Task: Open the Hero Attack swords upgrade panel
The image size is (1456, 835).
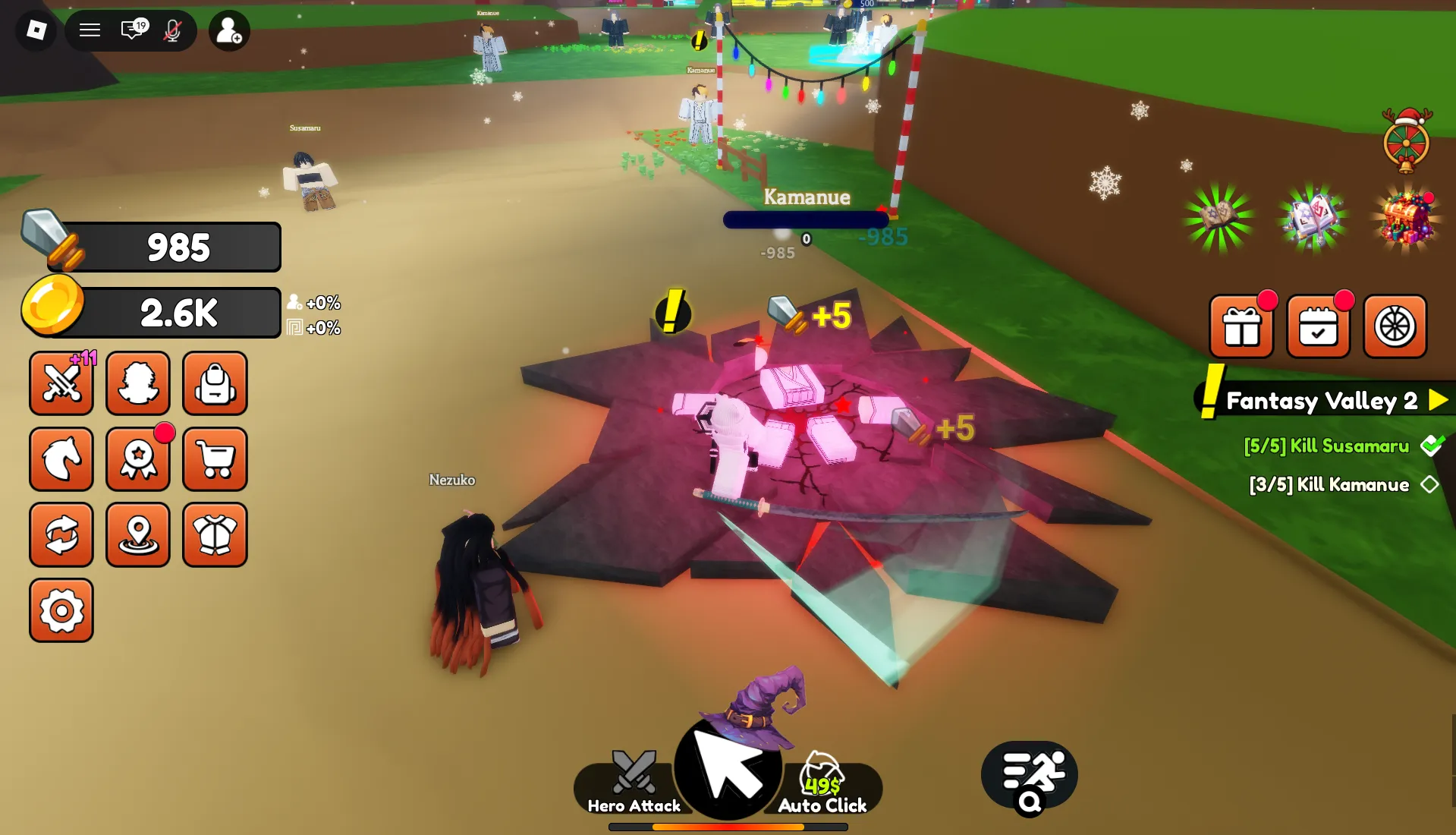Action: (61, 383)
